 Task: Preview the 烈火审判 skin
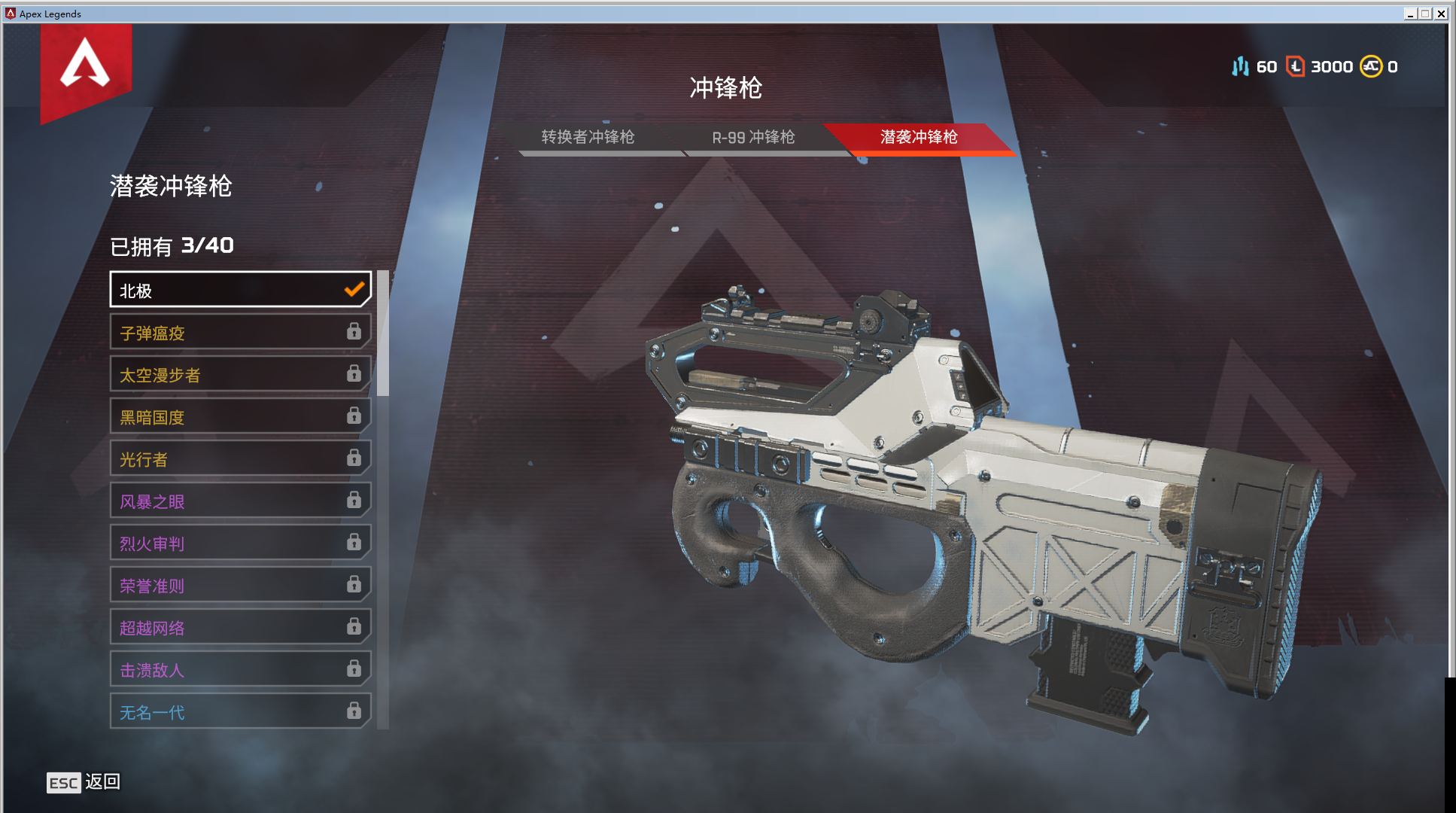pyautogui.click(x=240, y=544)
